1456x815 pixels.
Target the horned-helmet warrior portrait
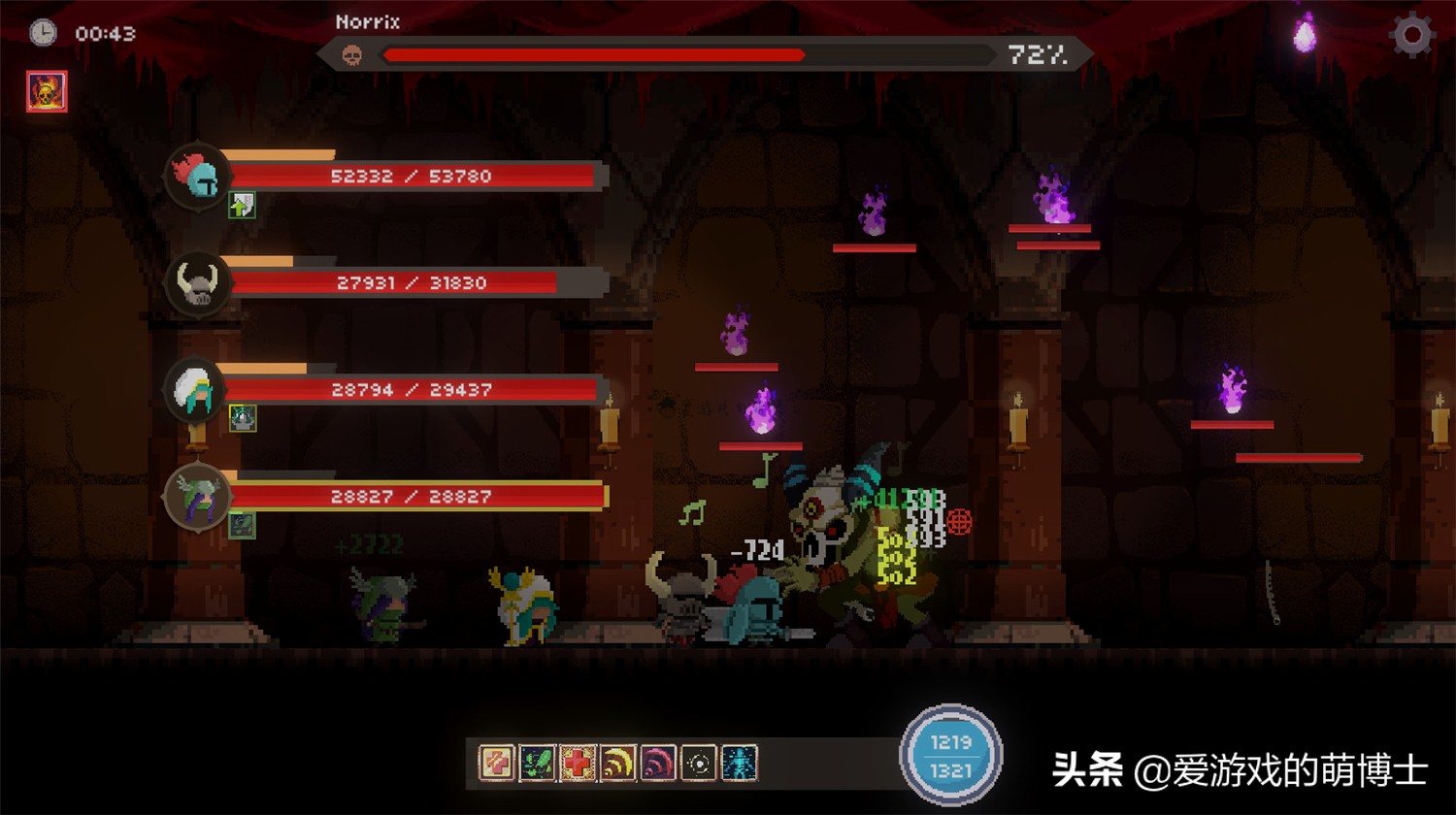198,283
